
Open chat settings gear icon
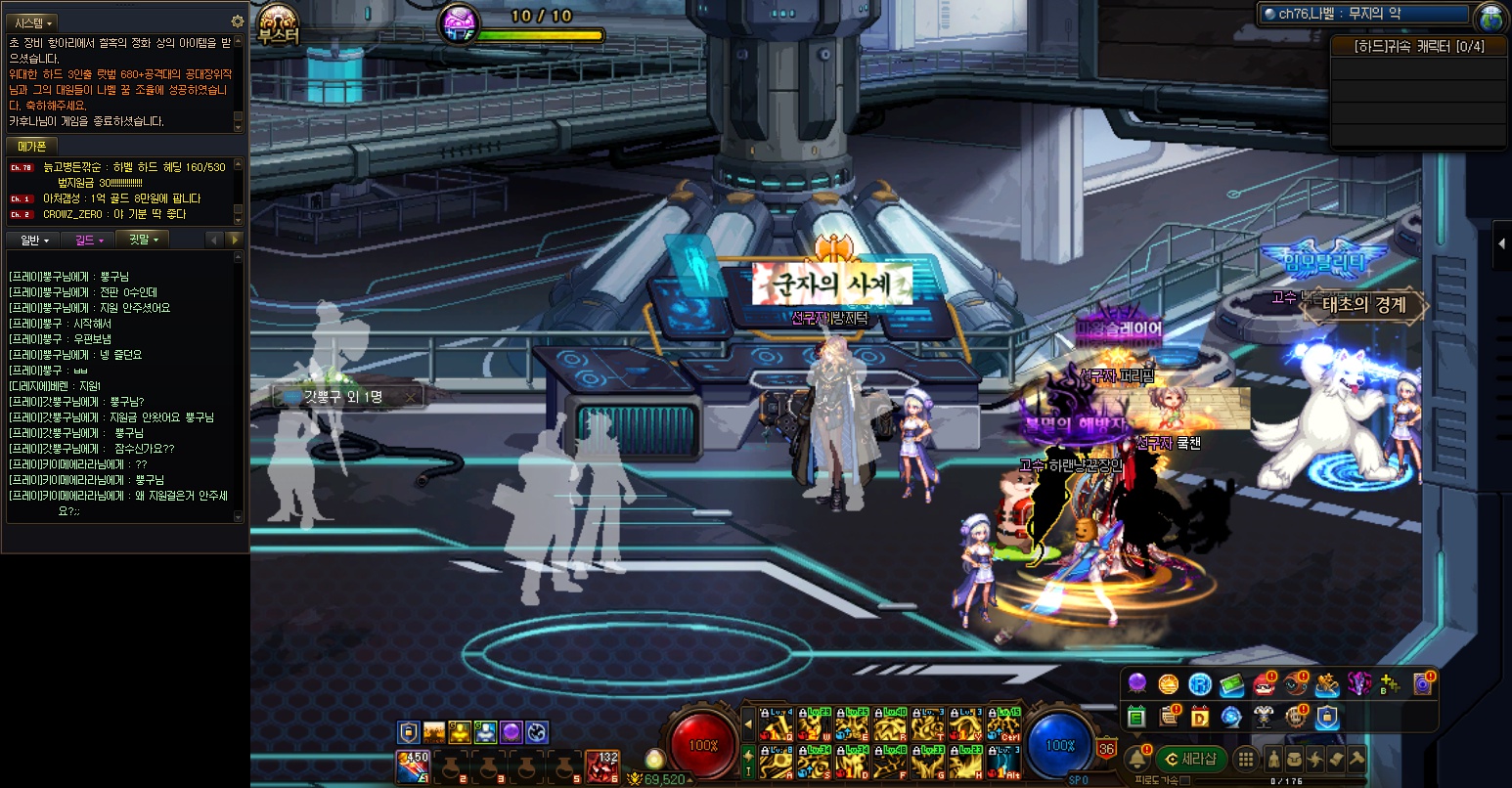(x=237, y=22)
